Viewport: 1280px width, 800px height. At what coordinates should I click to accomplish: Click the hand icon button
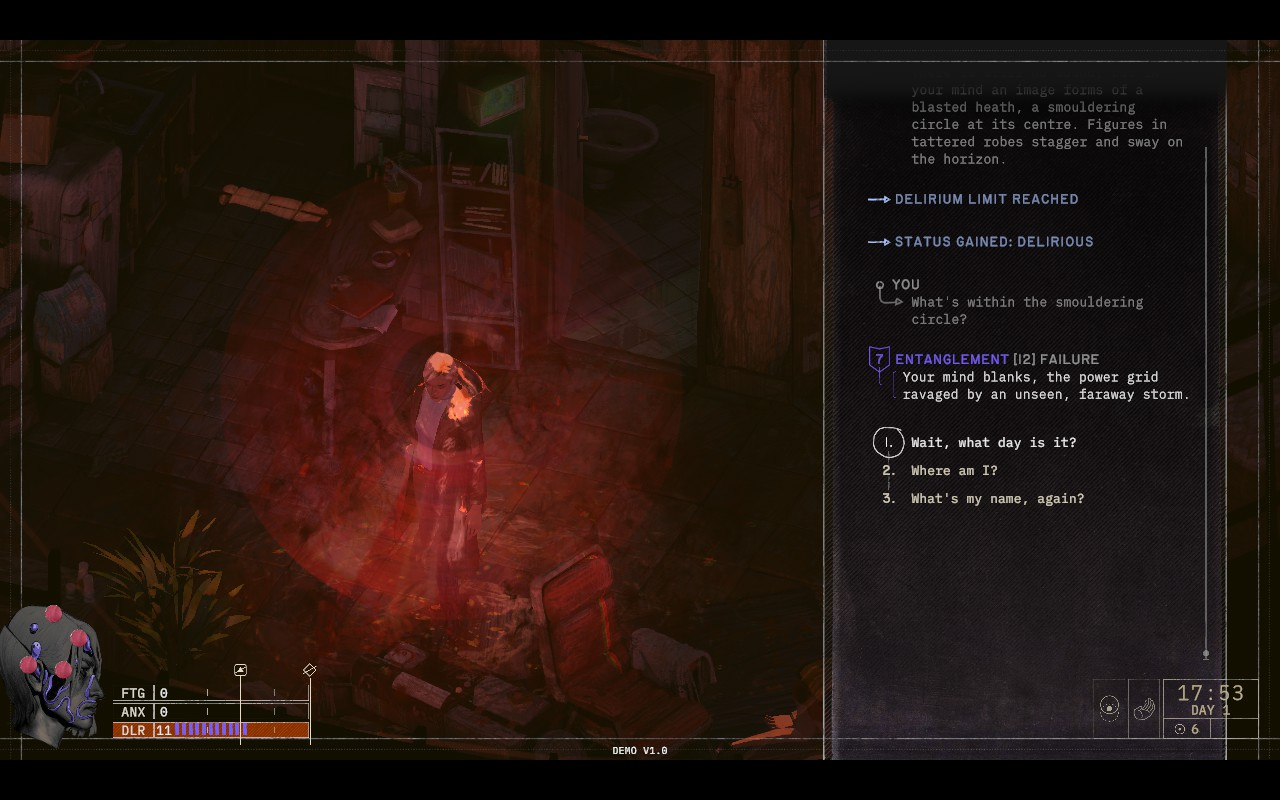pyautogui.click(x=1144, y=708)
